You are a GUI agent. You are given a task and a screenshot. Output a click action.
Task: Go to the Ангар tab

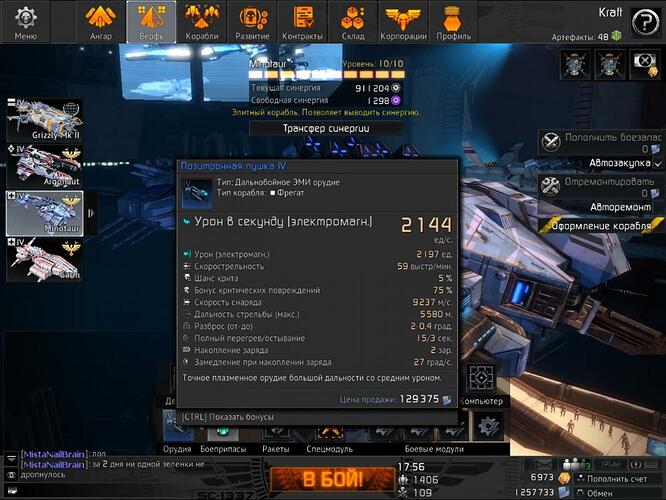pyautogui.click(x=100, y=21)
